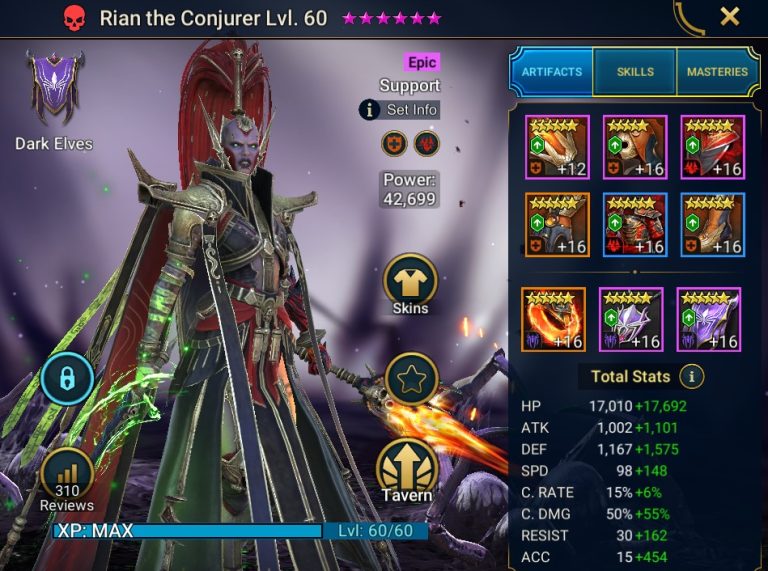Open the Total Stats info icon
The width and height of the screenshot is (768, 571).
tap(691, 376)
